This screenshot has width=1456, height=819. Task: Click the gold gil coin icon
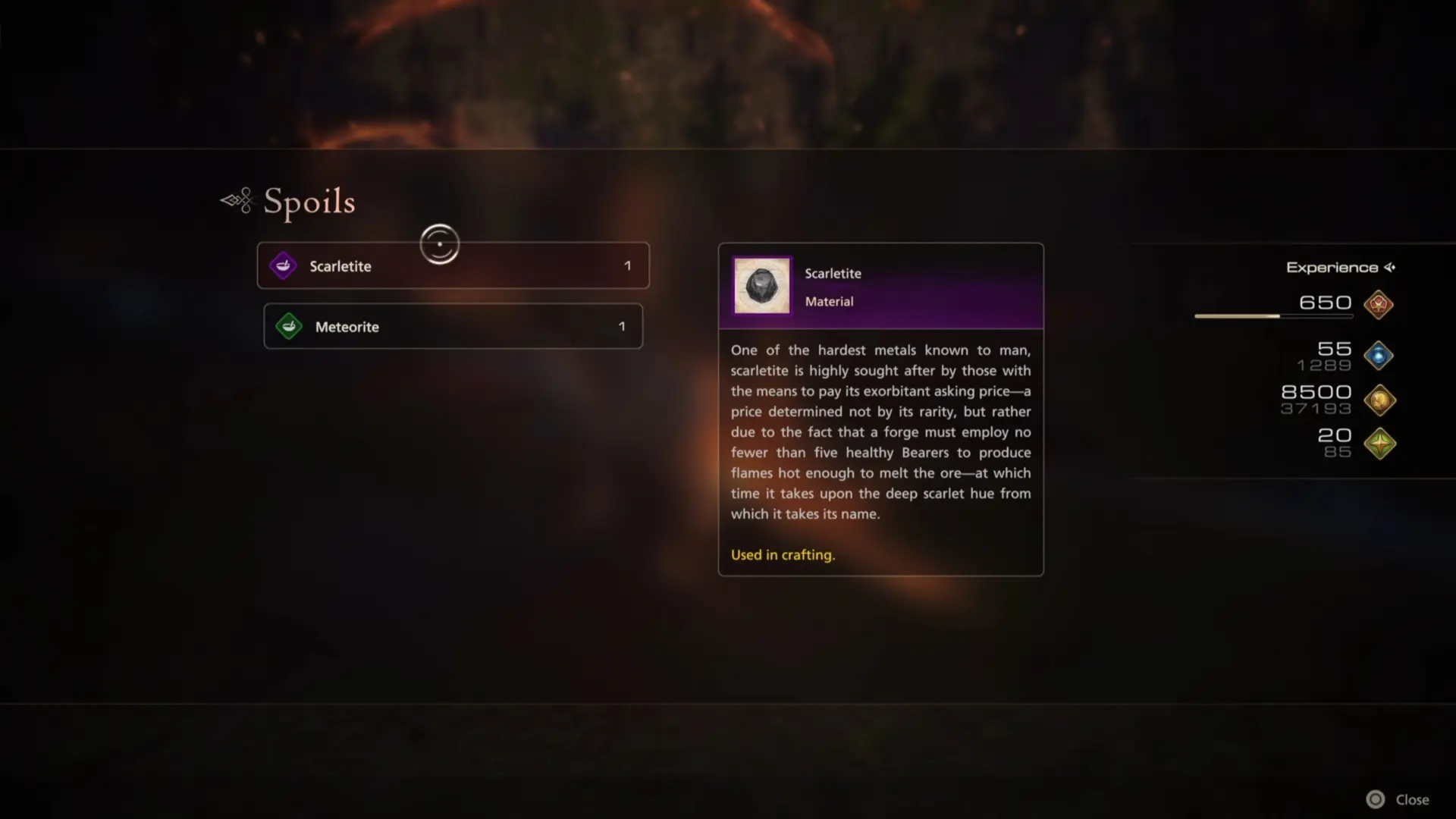(x=1380, y=400)
